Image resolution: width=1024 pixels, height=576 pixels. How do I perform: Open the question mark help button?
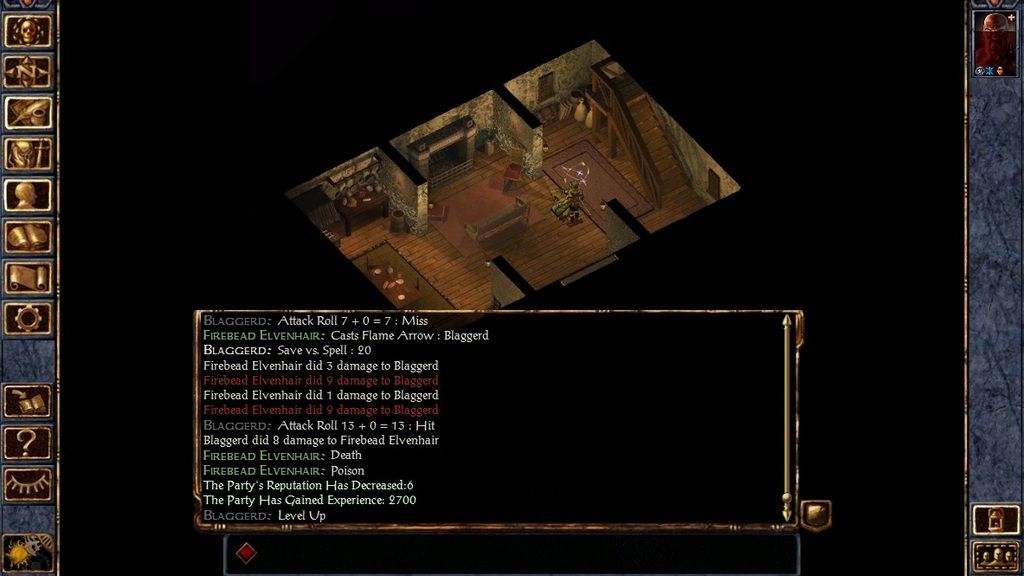(28, 441)
